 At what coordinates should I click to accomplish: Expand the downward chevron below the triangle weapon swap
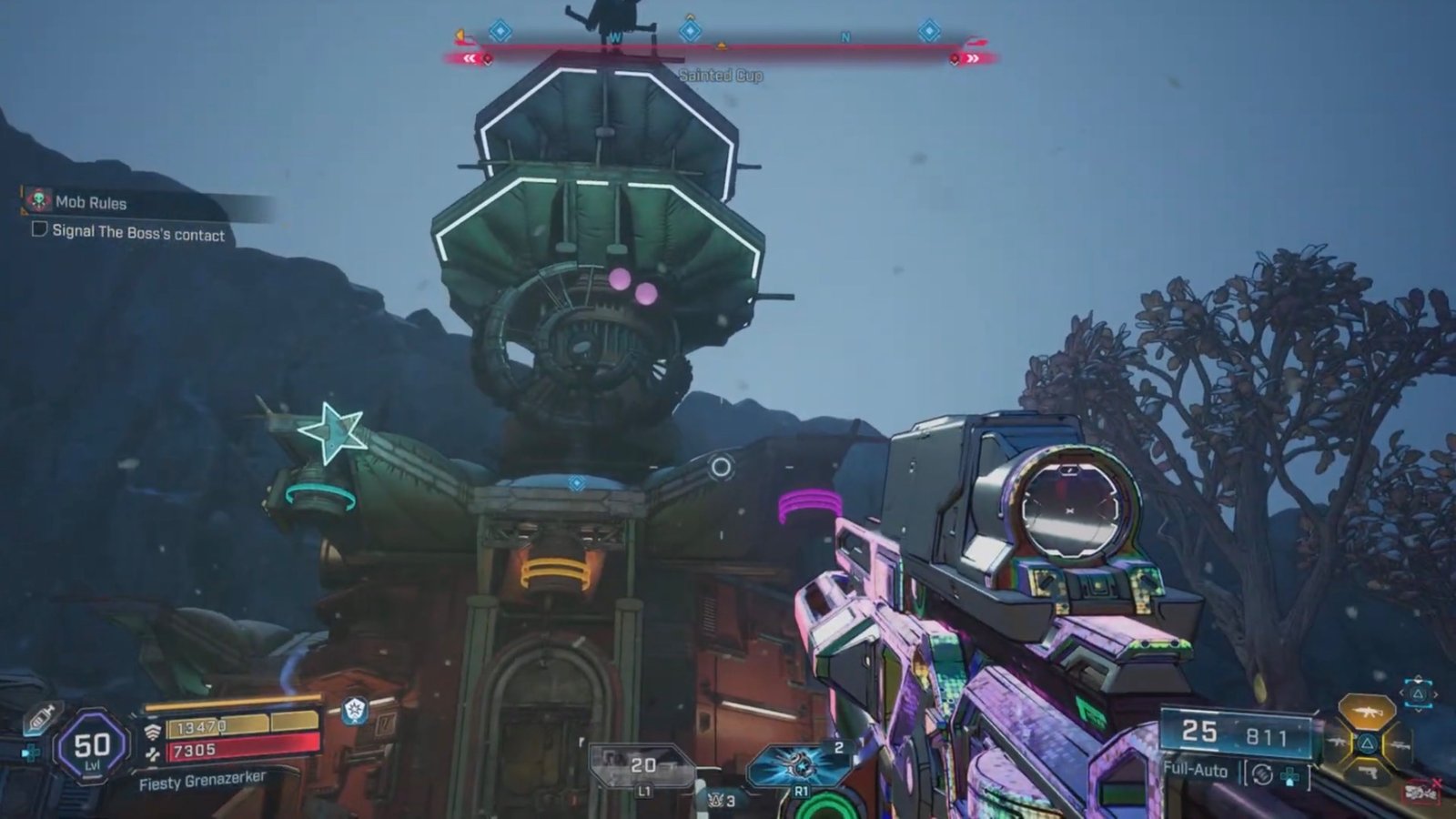pyautogui.click(x=1418, y=709)
